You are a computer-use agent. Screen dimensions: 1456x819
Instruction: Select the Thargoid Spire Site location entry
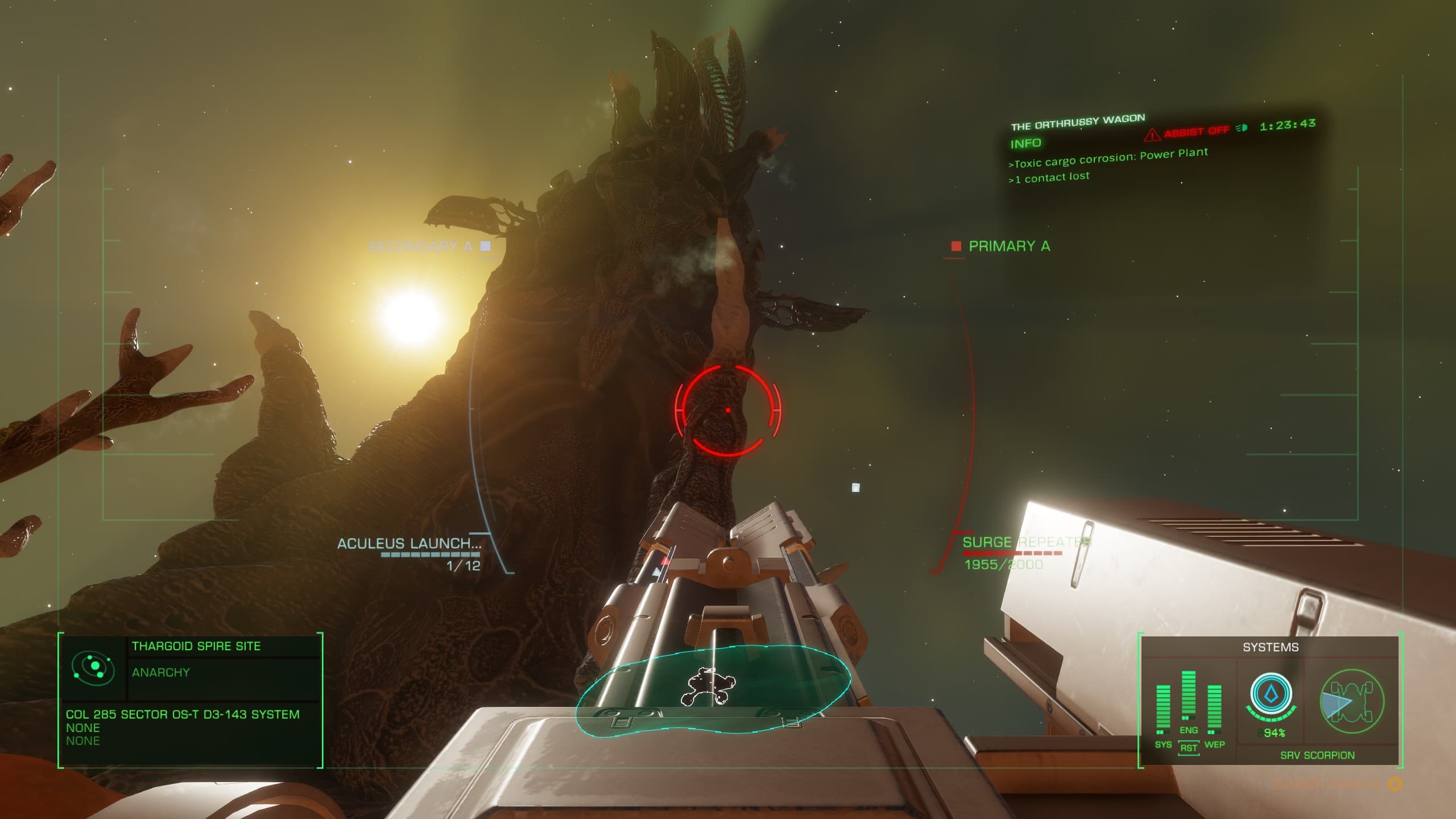pyautogui.click(x=196, y=646)
